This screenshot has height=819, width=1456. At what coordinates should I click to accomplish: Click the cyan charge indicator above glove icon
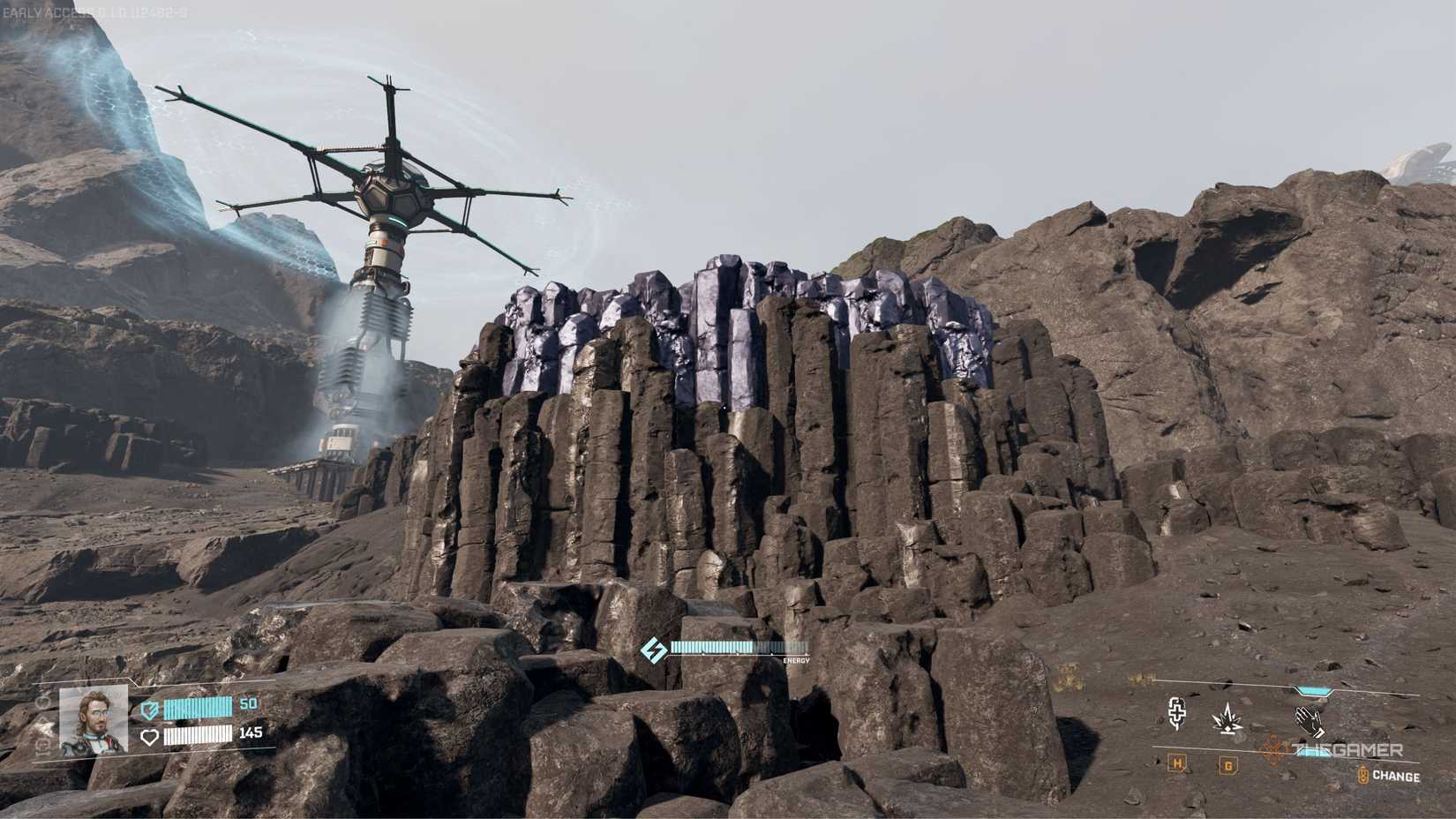(x=1312, y=690)
